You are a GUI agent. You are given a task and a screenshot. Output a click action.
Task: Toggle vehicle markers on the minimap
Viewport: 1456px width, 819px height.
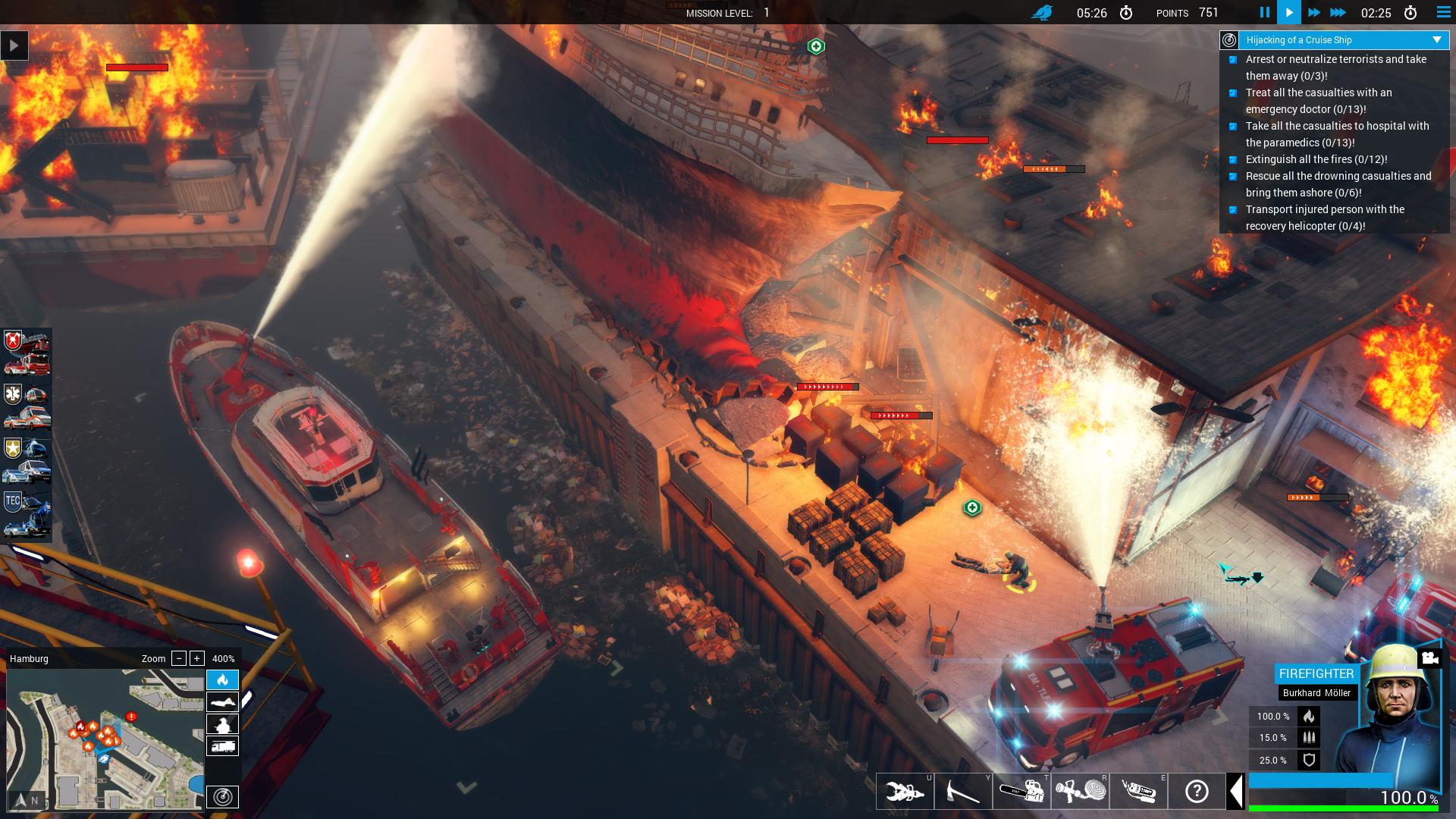[222, 745]
